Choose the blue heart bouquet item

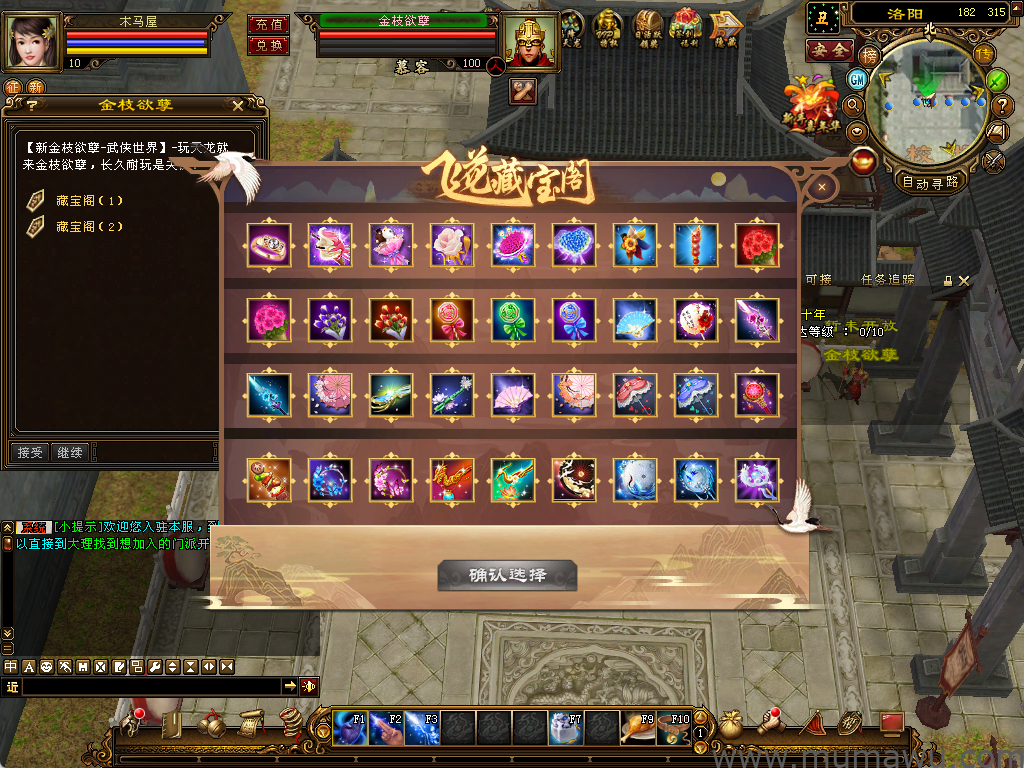574,245
